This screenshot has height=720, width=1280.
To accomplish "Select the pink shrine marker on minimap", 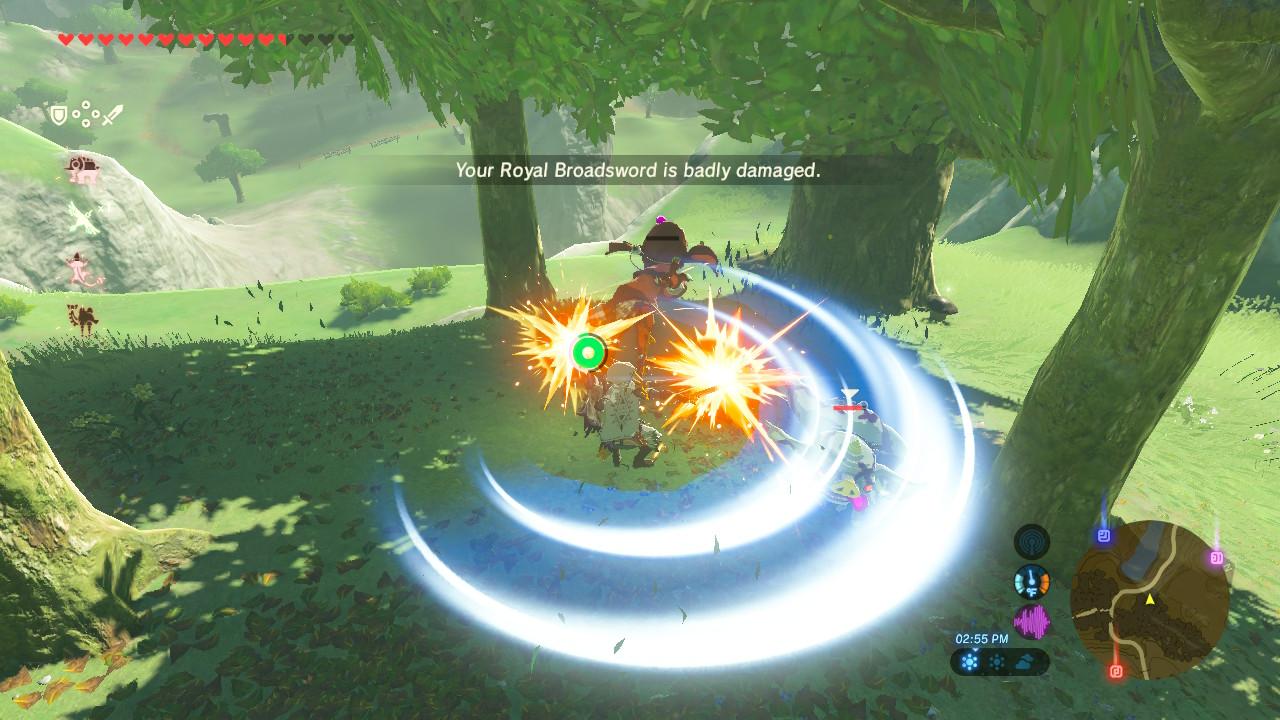I will 1217,557.
